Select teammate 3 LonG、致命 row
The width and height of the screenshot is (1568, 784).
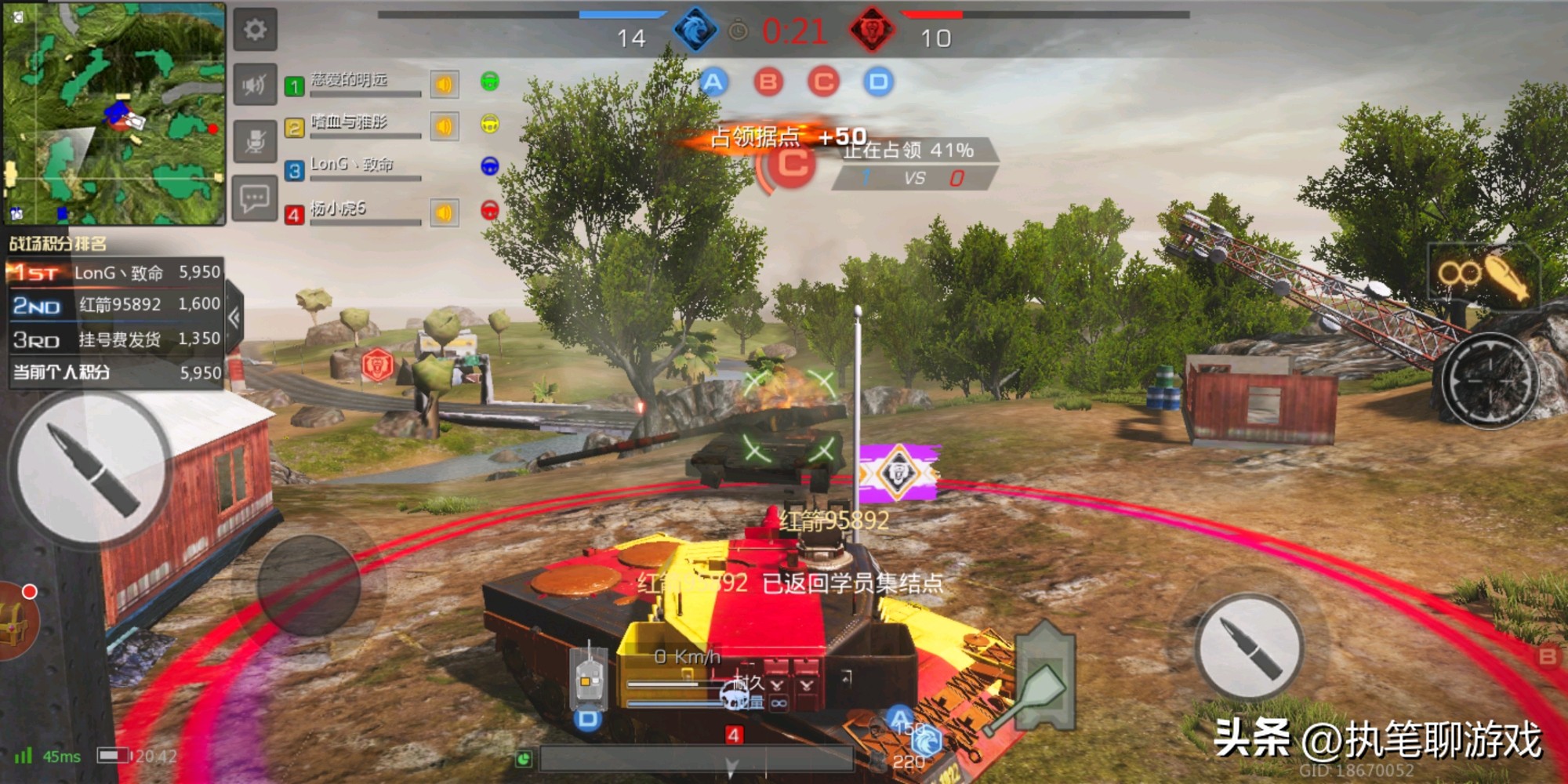353,167
